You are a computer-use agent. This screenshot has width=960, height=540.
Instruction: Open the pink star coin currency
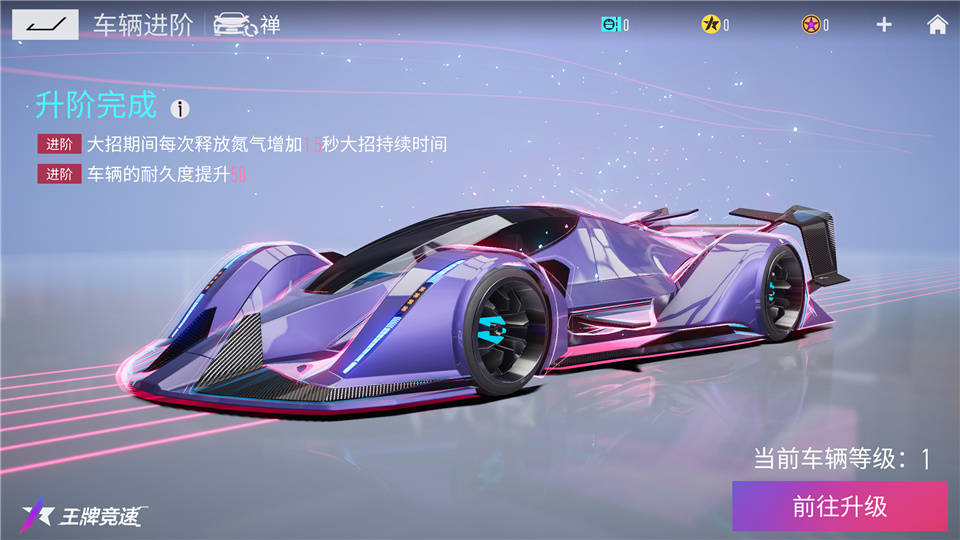tap(810, 25)
